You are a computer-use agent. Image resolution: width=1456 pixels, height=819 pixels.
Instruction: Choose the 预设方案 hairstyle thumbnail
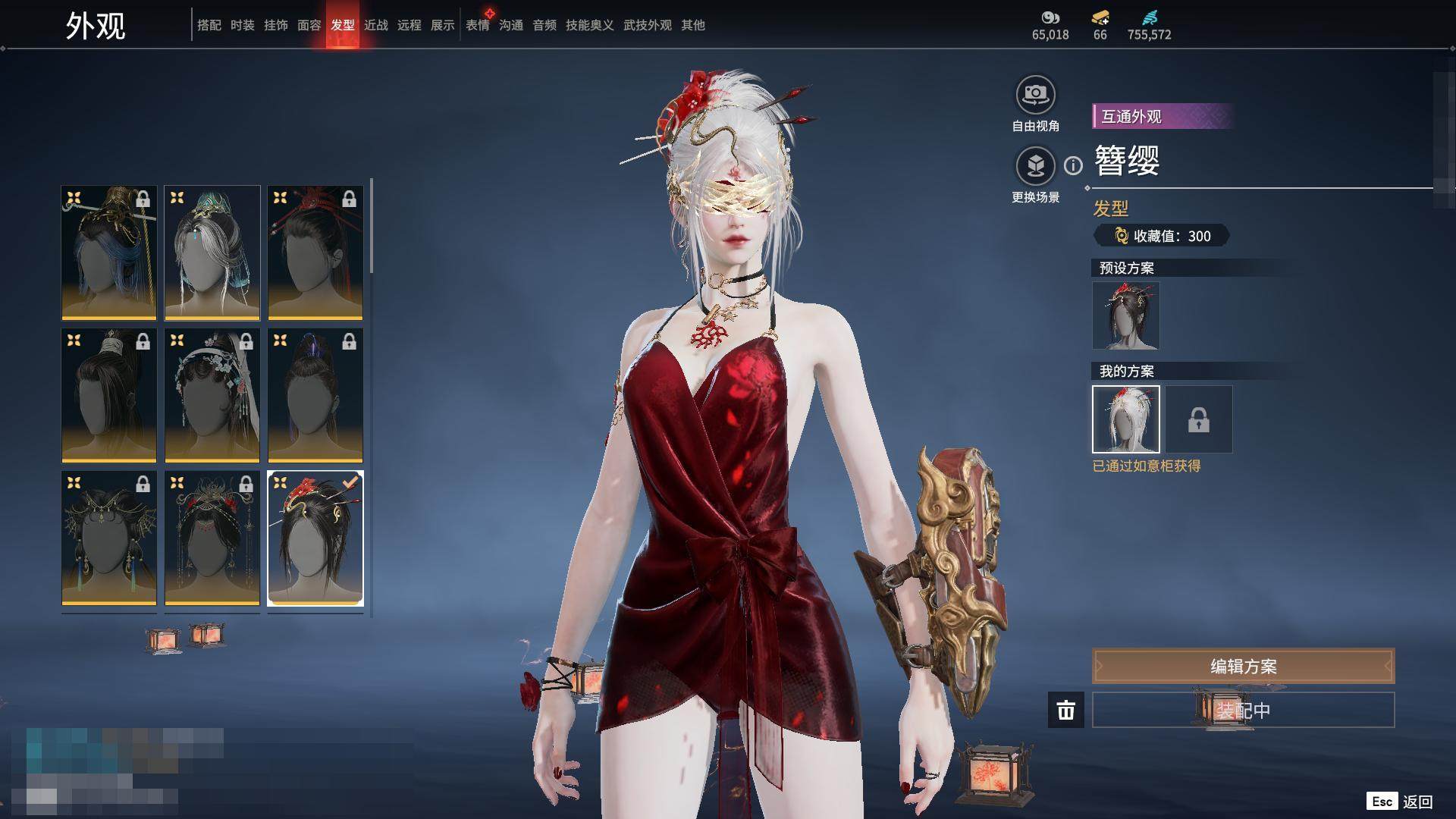pos(1125,315)
